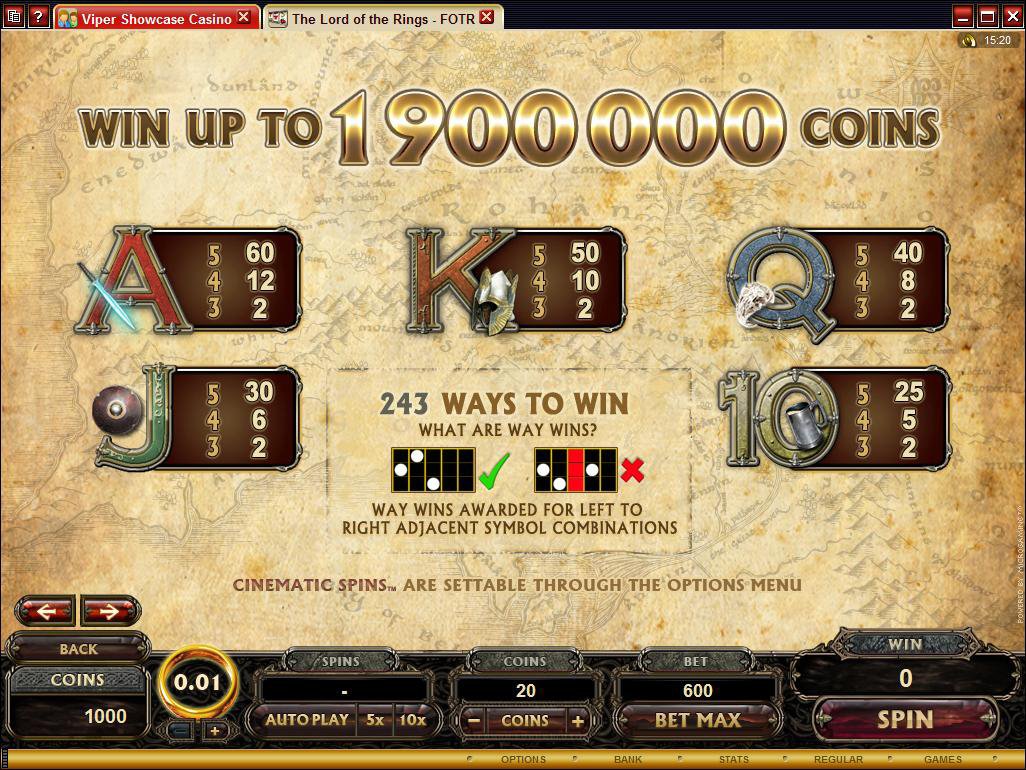Lower coin size with minus under the gold ring

[x=183, y=731]
